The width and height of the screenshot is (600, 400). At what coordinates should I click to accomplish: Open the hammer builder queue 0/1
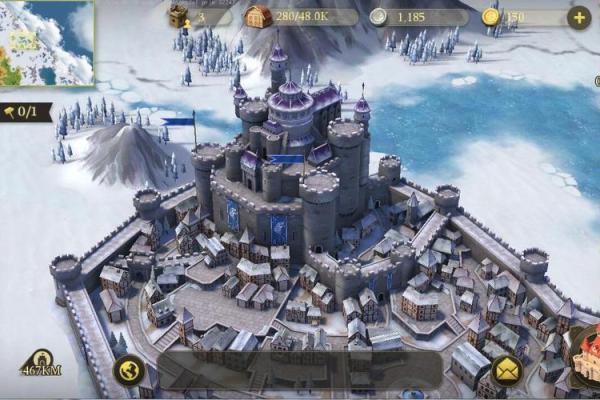27,111
